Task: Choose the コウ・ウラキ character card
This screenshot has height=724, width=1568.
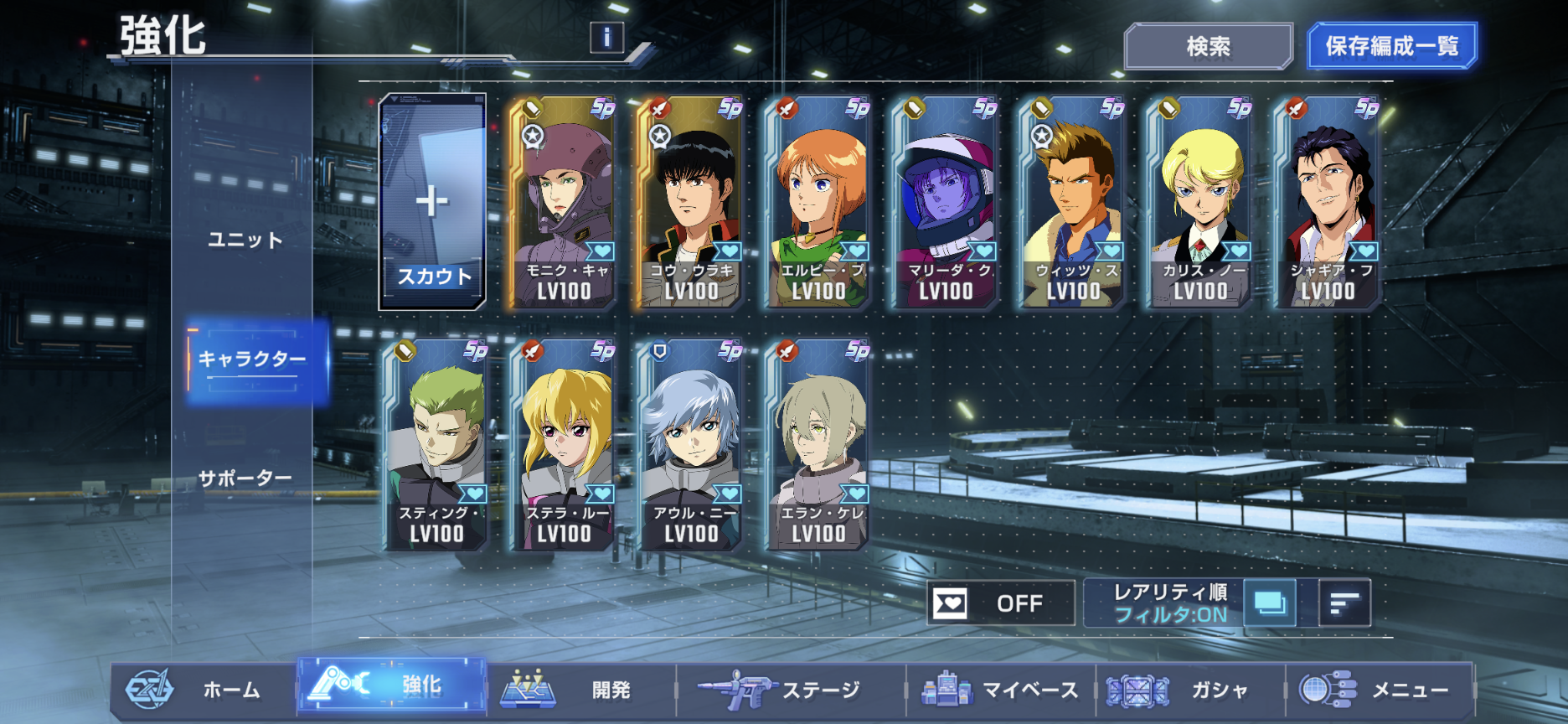Action: click(x=690, y=202)
